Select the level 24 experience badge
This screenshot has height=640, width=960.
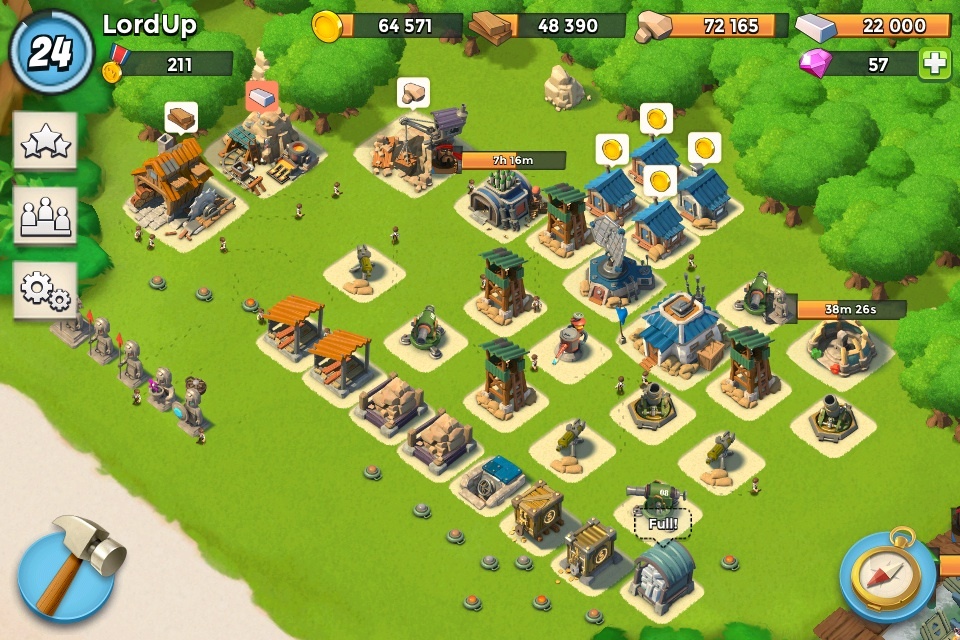coord(50,52)
